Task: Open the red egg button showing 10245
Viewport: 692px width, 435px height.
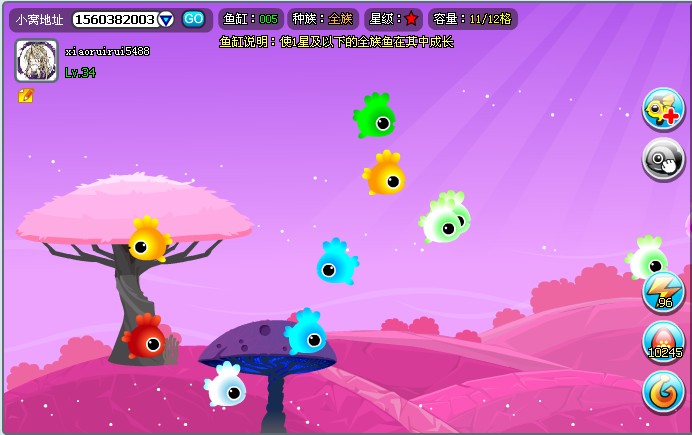Action: pos(663,342)
